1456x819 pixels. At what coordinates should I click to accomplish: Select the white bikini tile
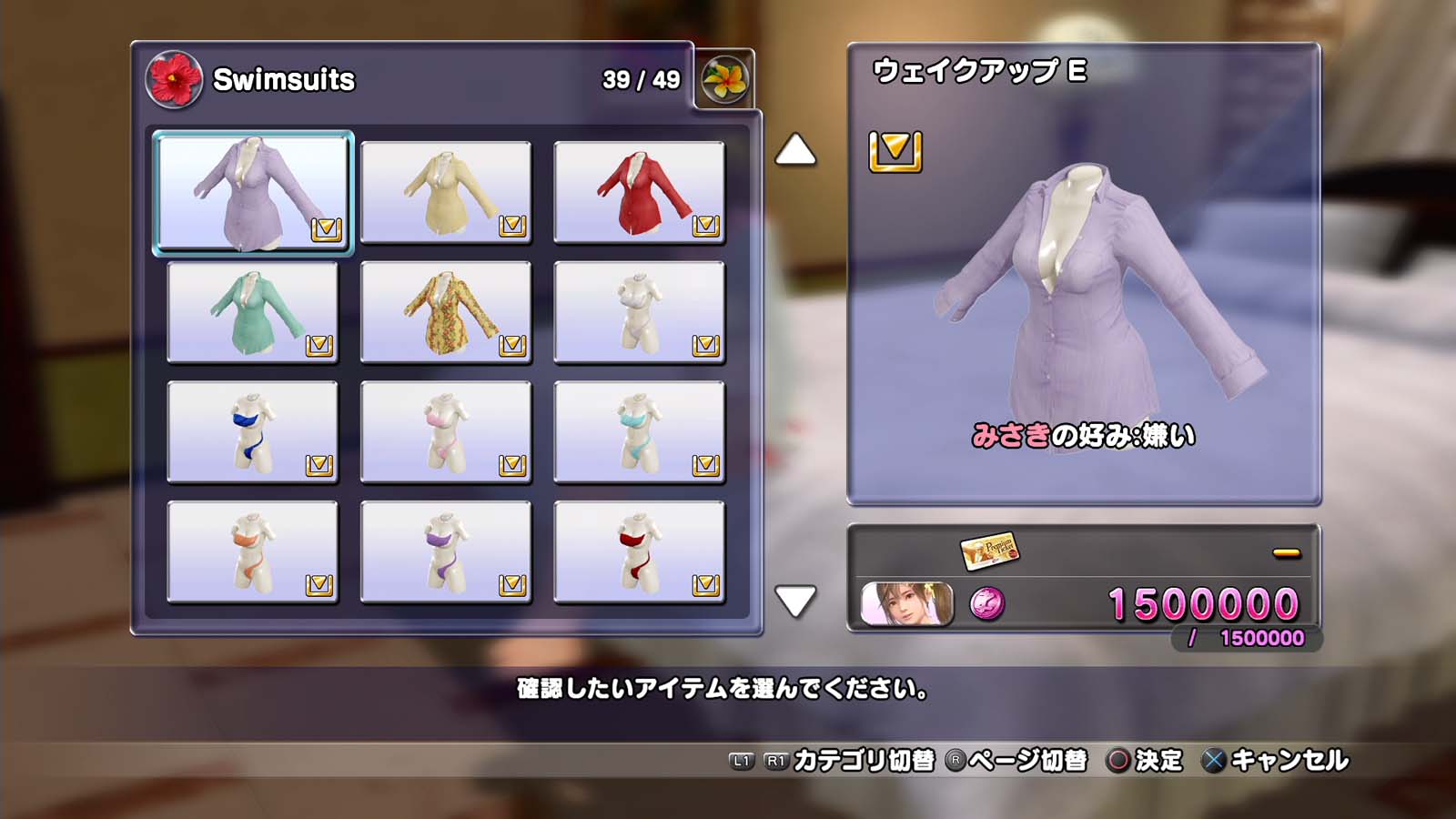click(639, 312)
